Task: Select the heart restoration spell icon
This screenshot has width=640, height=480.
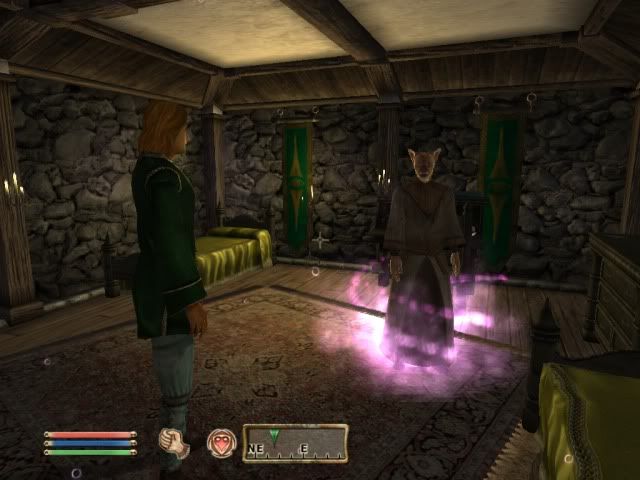Action: 221,443
